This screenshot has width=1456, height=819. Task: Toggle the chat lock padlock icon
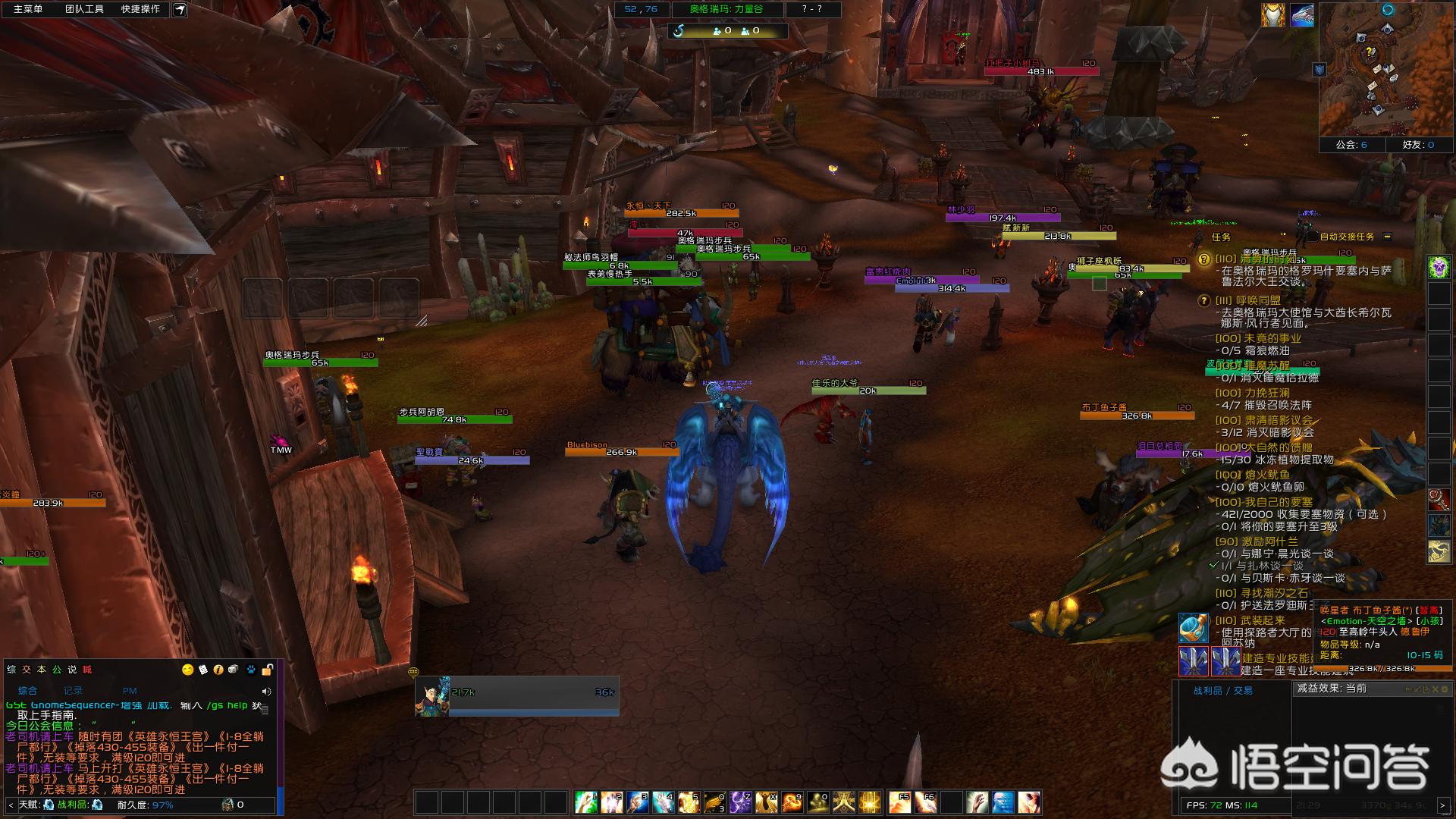pyautogui.click(x=267, y=670)
